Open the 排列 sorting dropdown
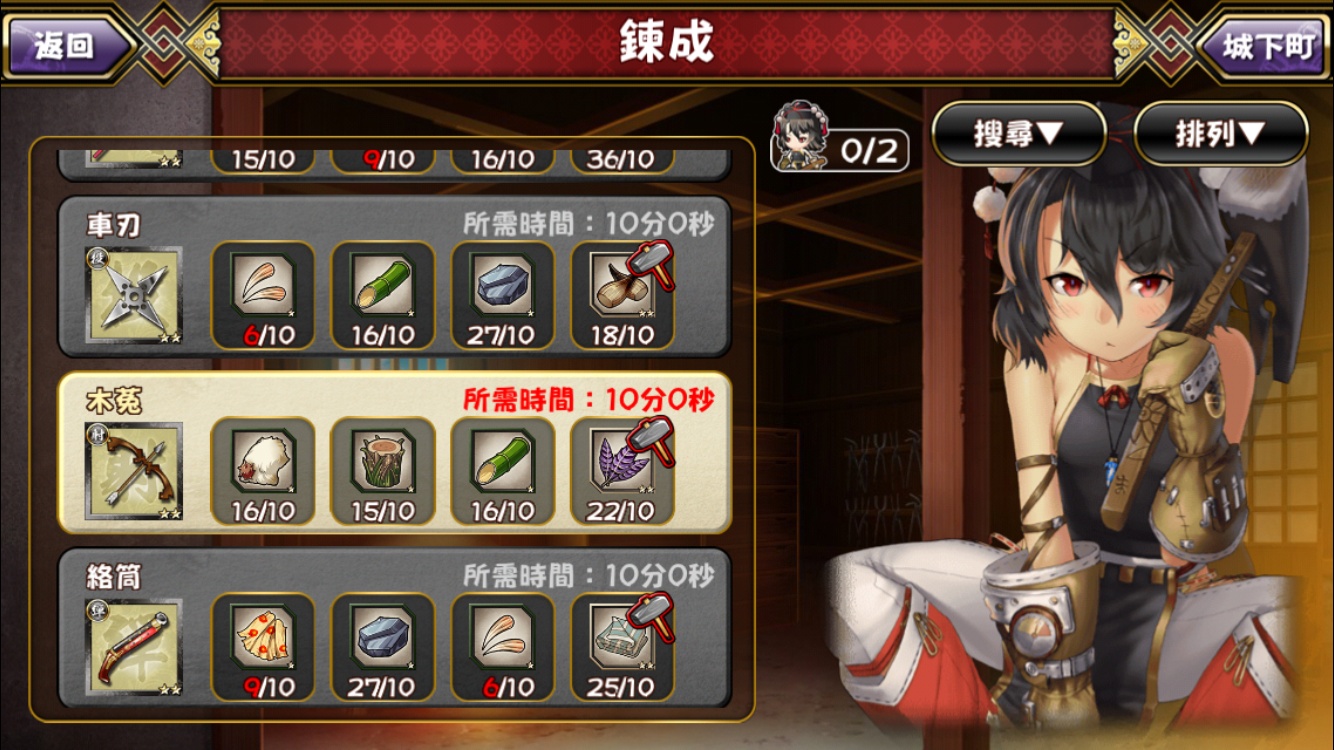The image size is (1334, 750). [x=1219, y=132]
